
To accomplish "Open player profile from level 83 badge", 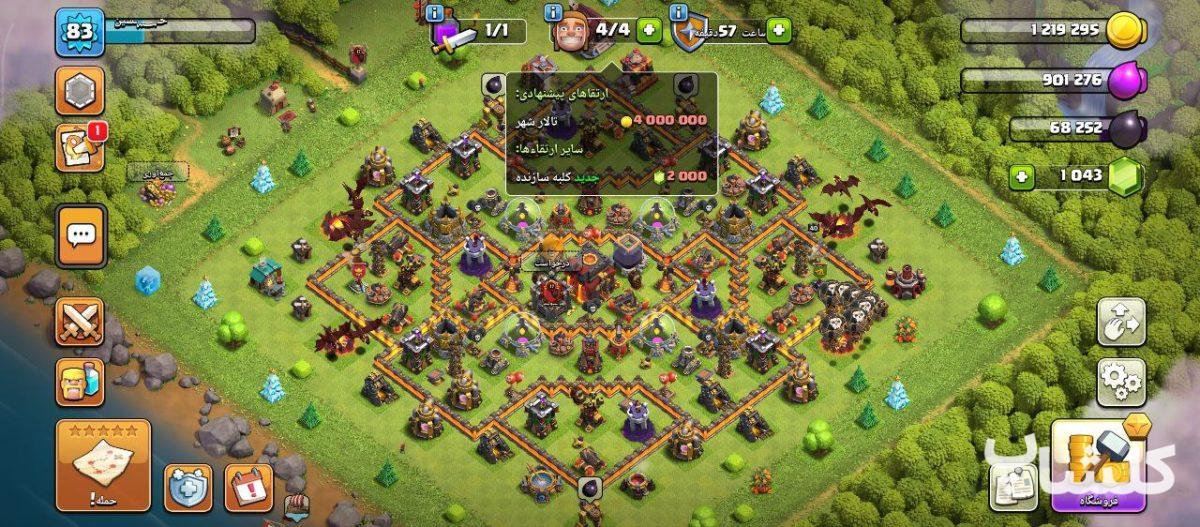I will (78, 33).
